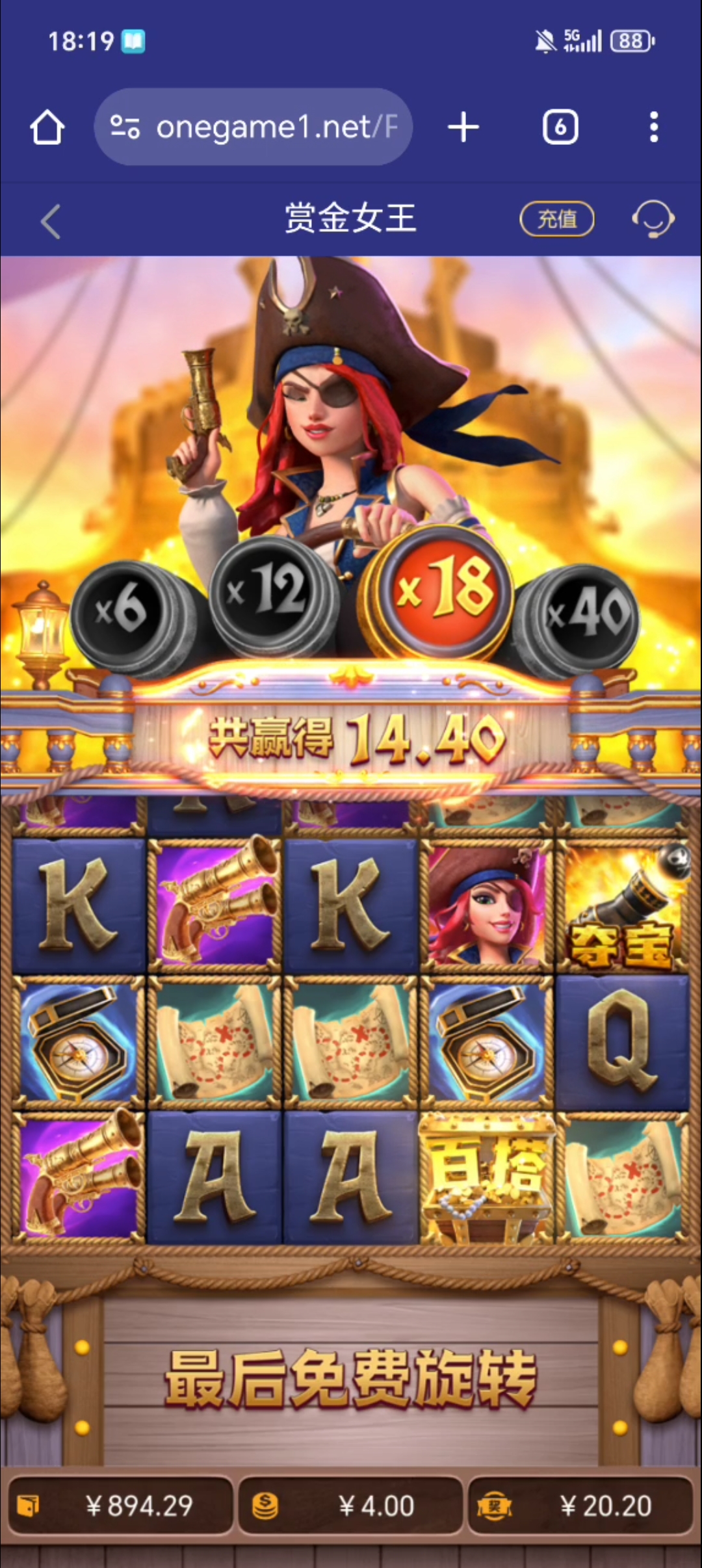Screen dimensions: 702x1568
Task: Open the 充值 recharge page
Action: [x=557, y=219]
